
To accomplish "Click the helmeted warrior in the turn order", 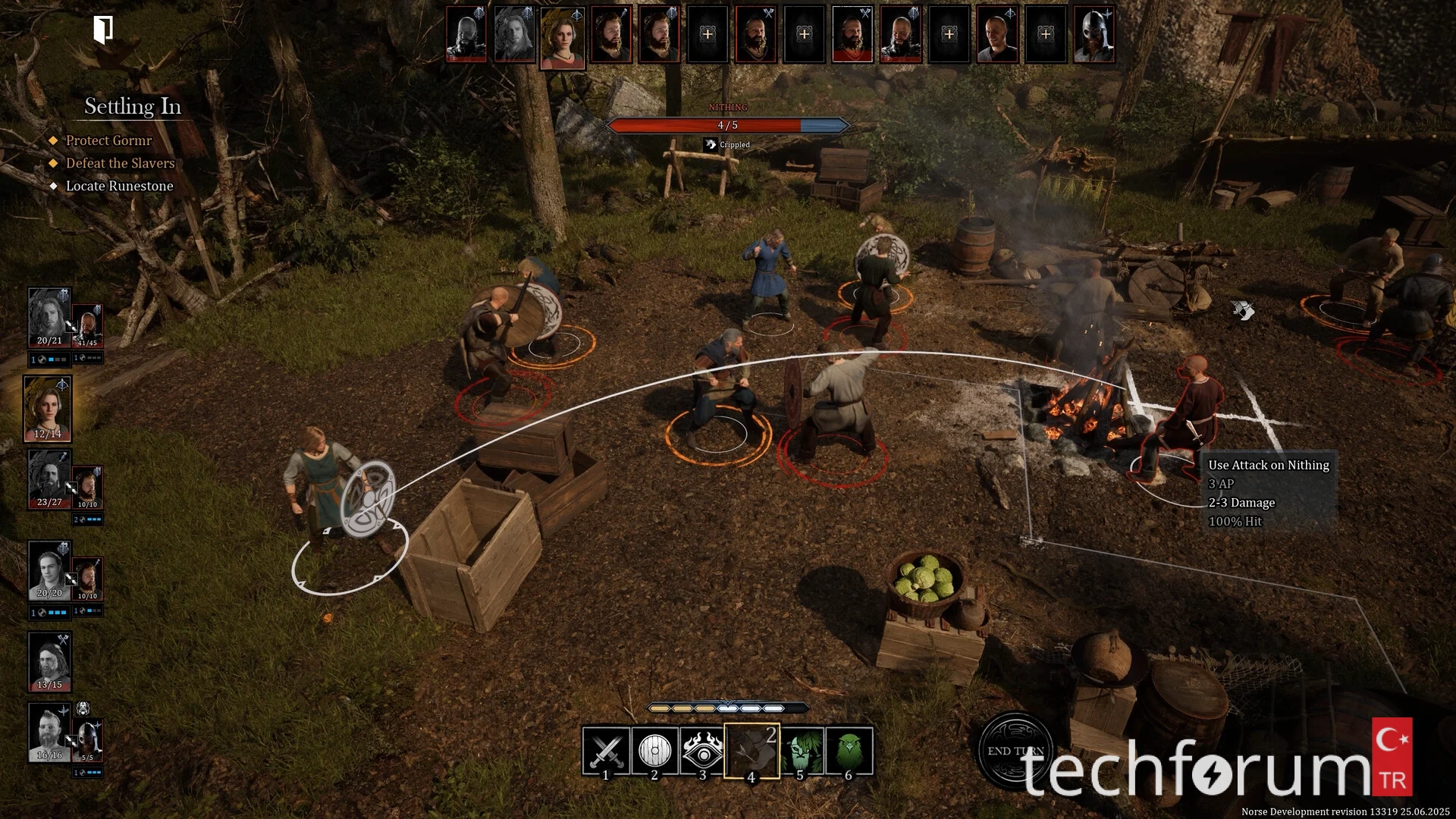I will 1094,35.
